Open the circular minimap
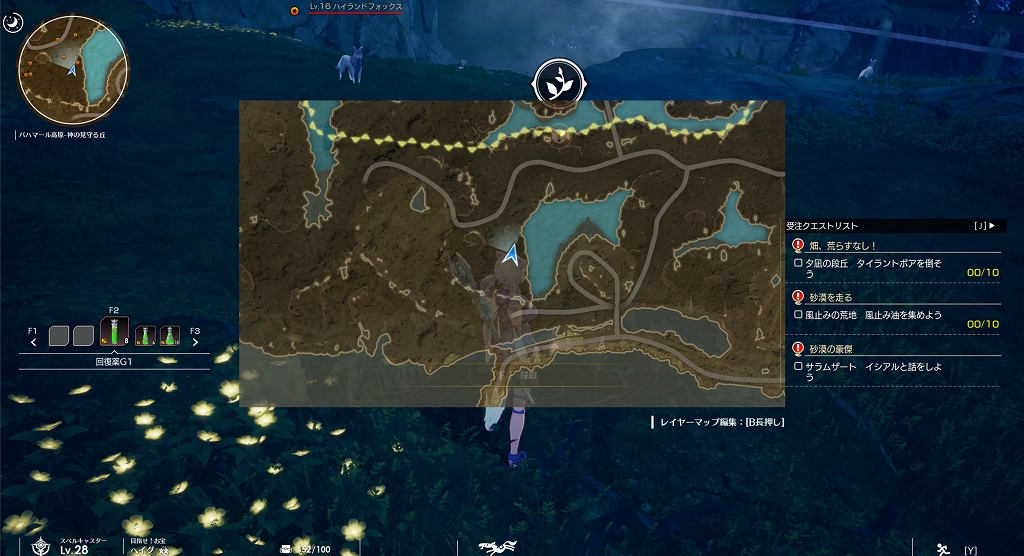 click(73, 71)
